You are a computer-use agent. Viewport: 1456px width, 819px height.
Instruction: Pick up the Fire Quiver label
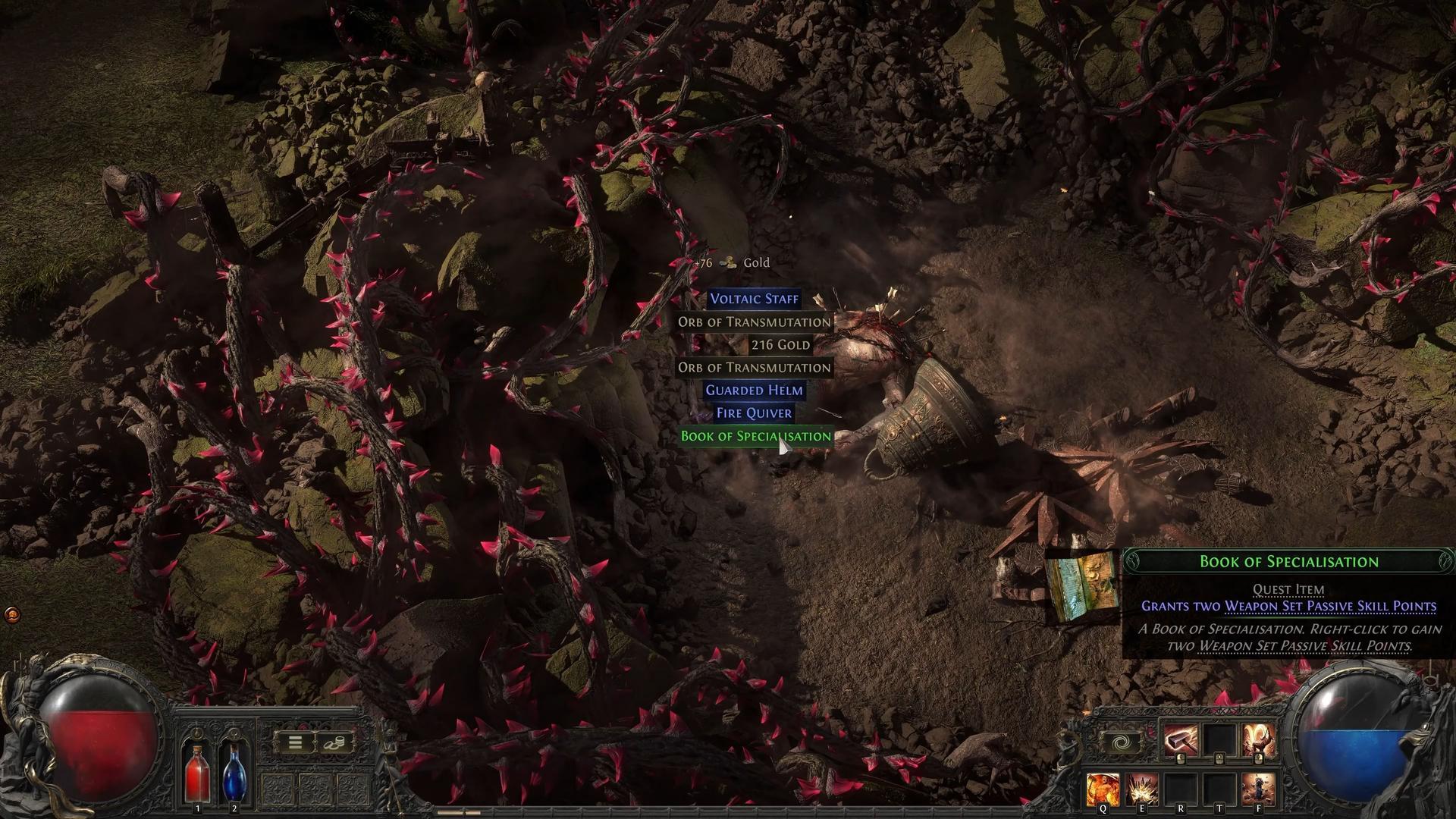pos(754,413)
